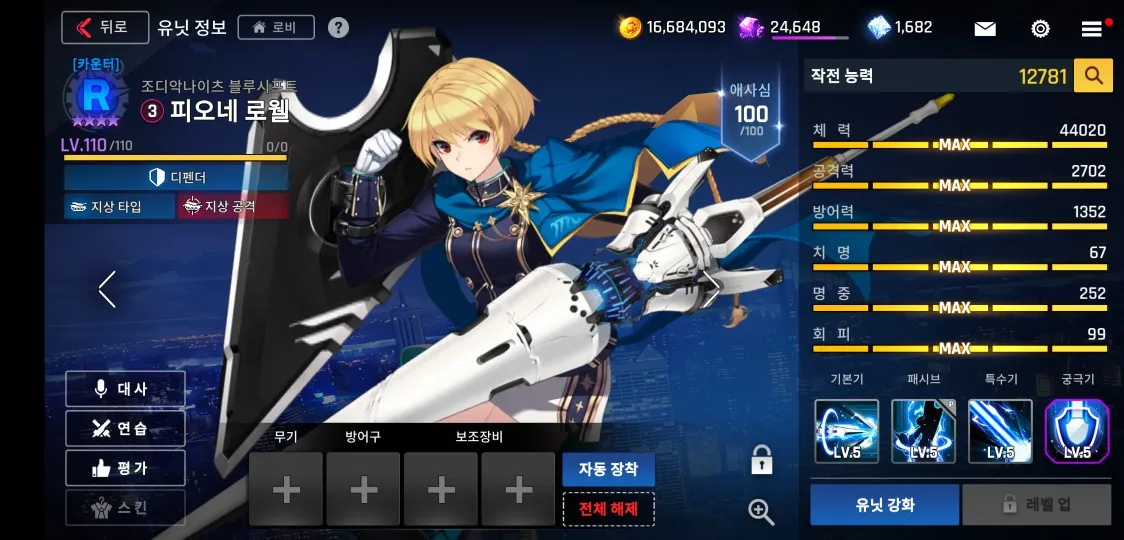1124x540 pixels.
Task: Open the question mark help icon
Action: tap(339, 27)
